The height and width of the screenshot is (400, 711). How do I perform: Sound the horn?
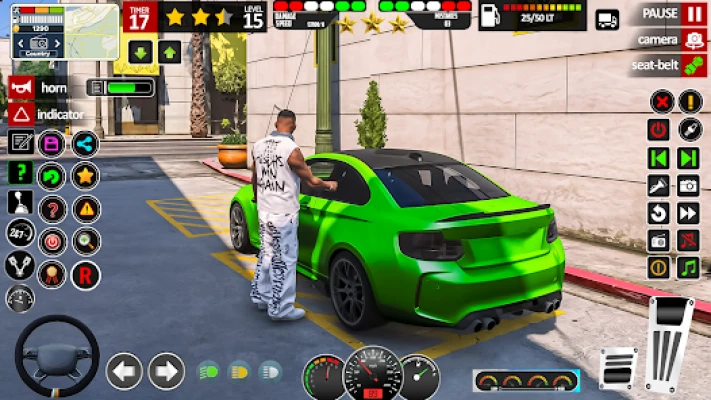point(20,88)
